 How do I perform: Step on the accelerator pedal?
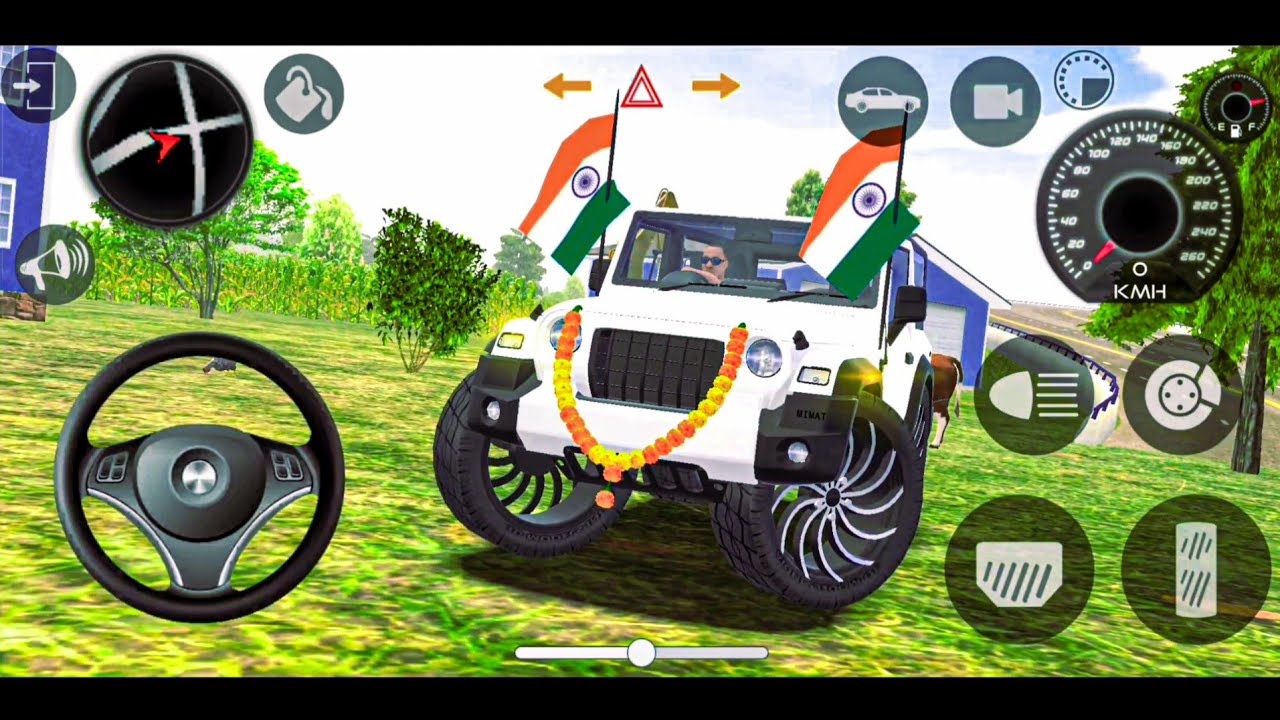pos(1195,569)
